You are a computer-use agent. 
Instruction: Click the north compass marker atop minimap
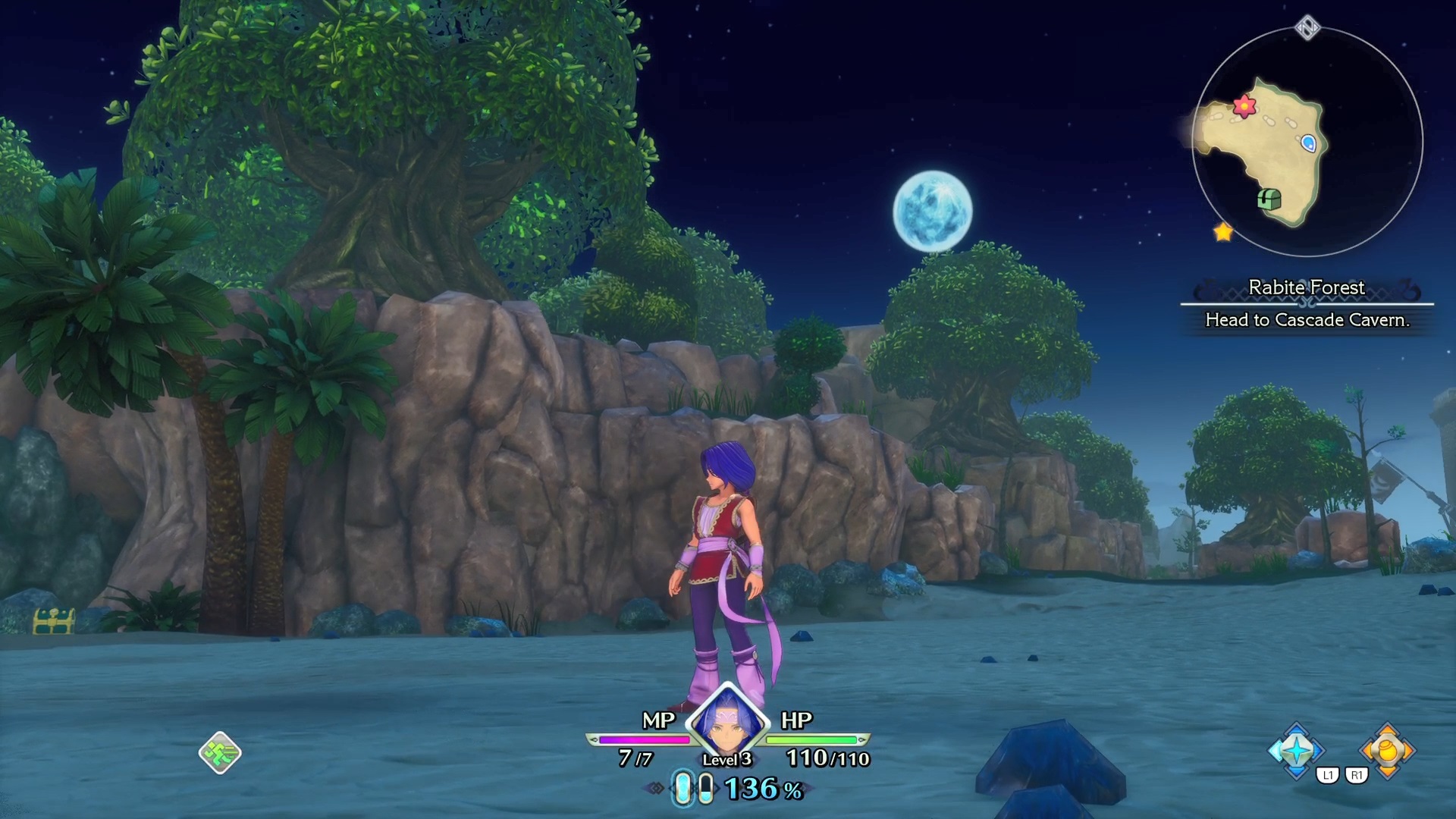click(x=1307, y=29)
